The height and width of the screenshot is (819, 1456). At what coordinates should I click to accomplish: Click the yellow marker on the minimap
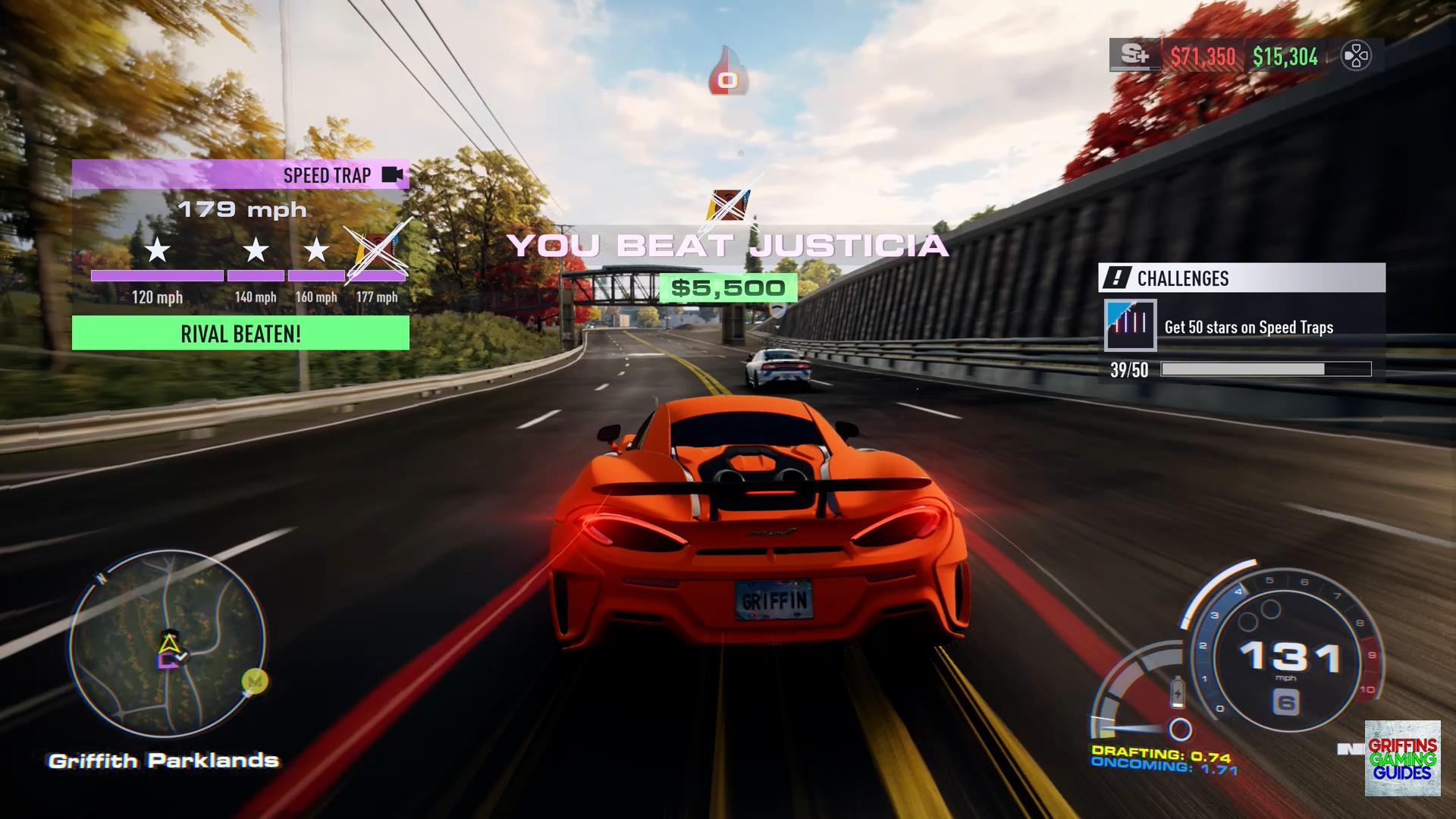pyautogui.click(x=254, y=681)
